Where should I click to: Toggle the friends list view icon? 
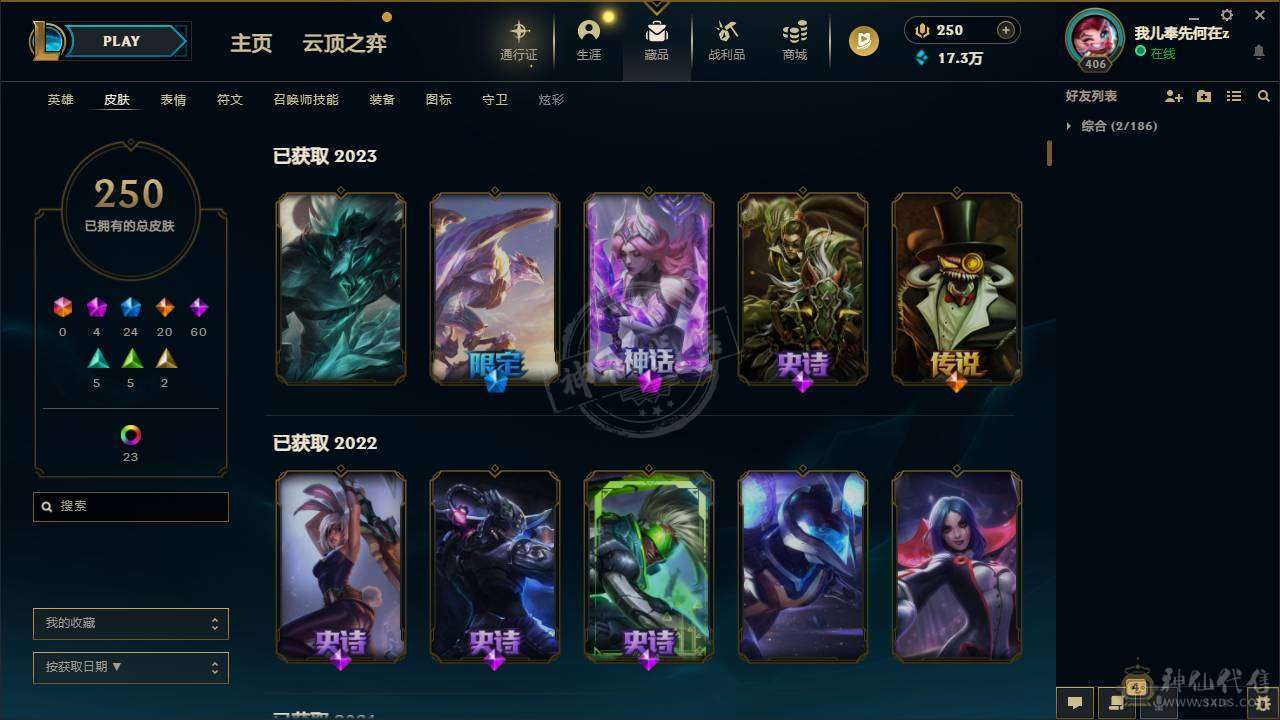click(1234, 95)
